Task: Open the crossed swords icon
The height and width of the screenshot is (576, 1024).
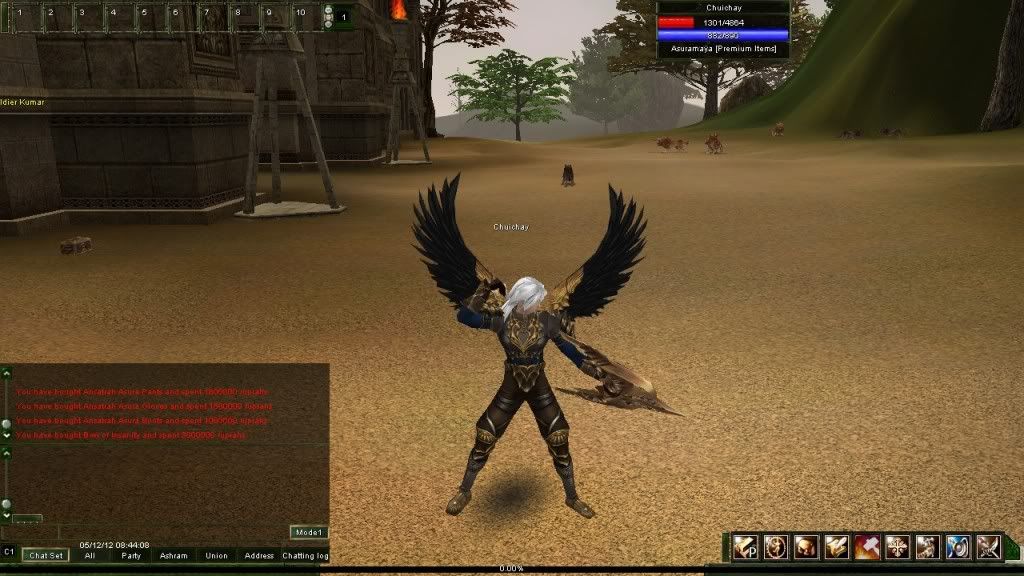Action: [x=989, y=547]
